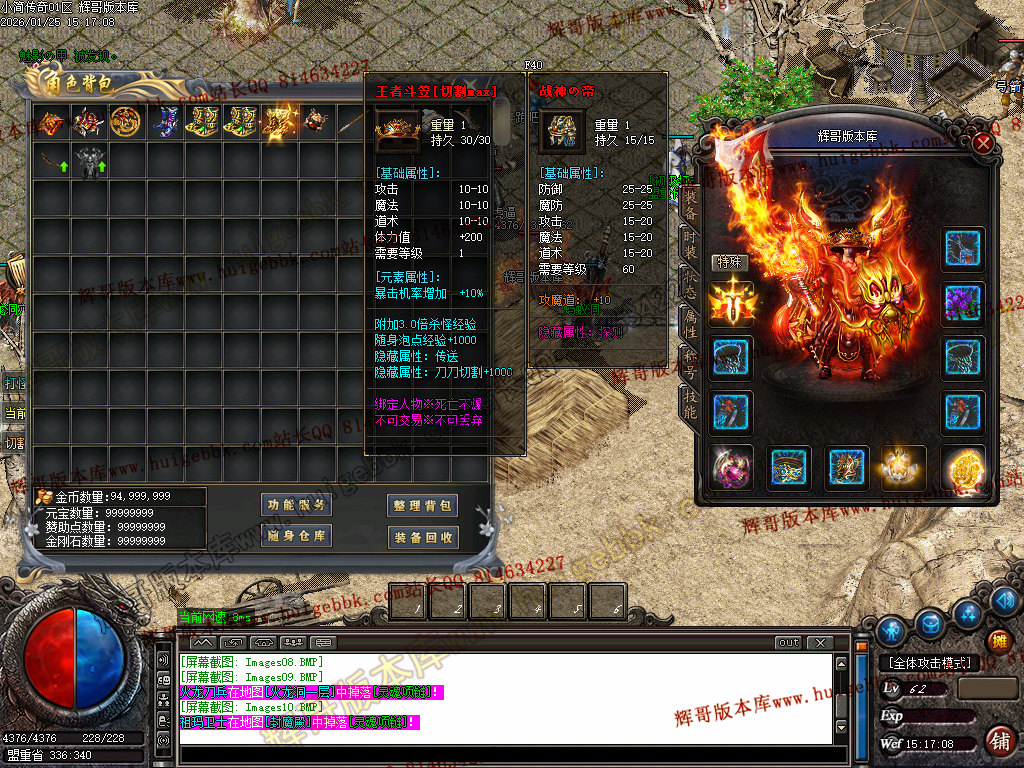Select the purple orb equipment slot
Viewport: 1024px width, 768px height.
pos(732,467)
